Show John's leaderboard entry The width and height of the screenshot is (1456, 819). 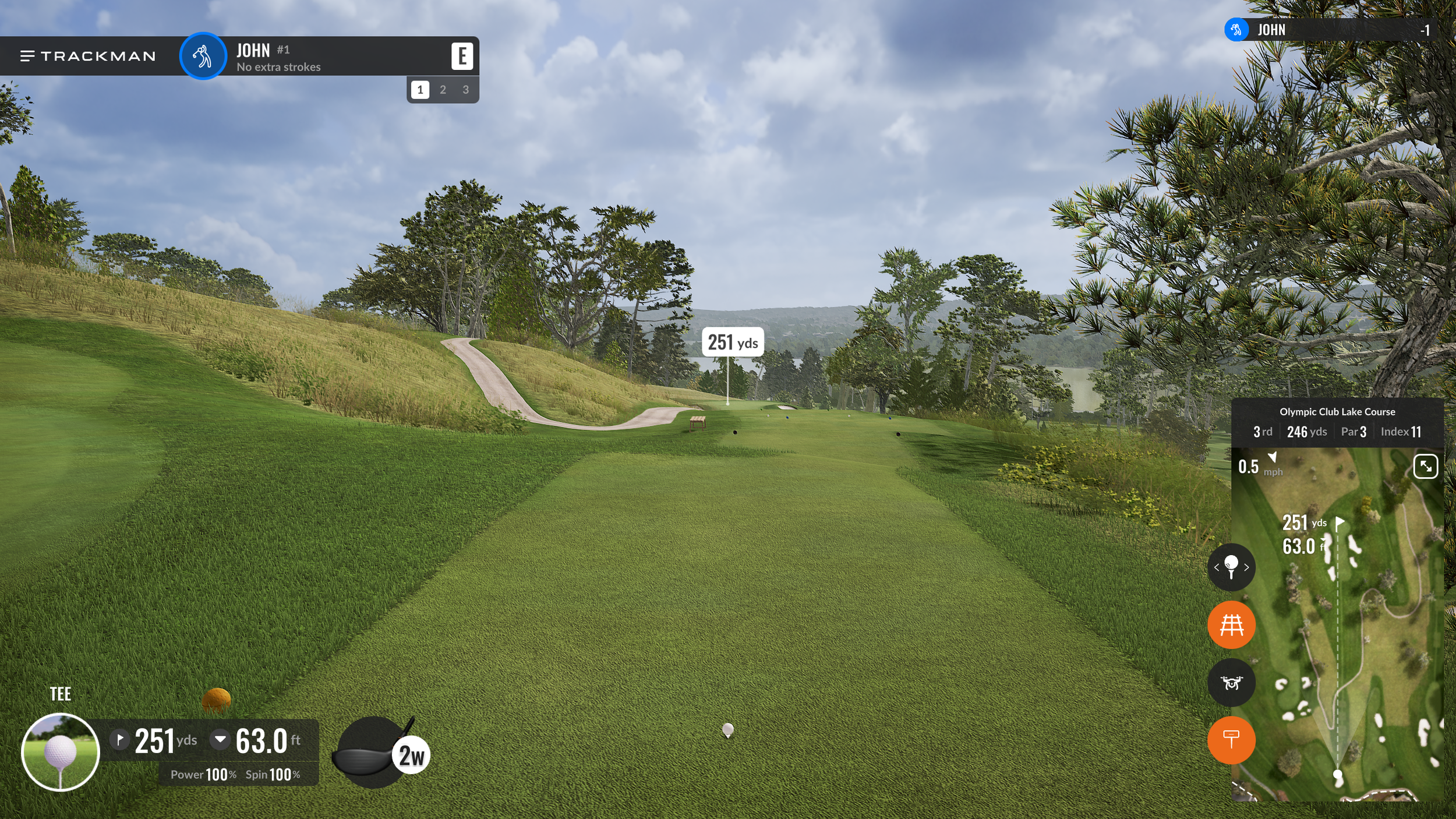pyautogui.click(x=1334, y=30)
